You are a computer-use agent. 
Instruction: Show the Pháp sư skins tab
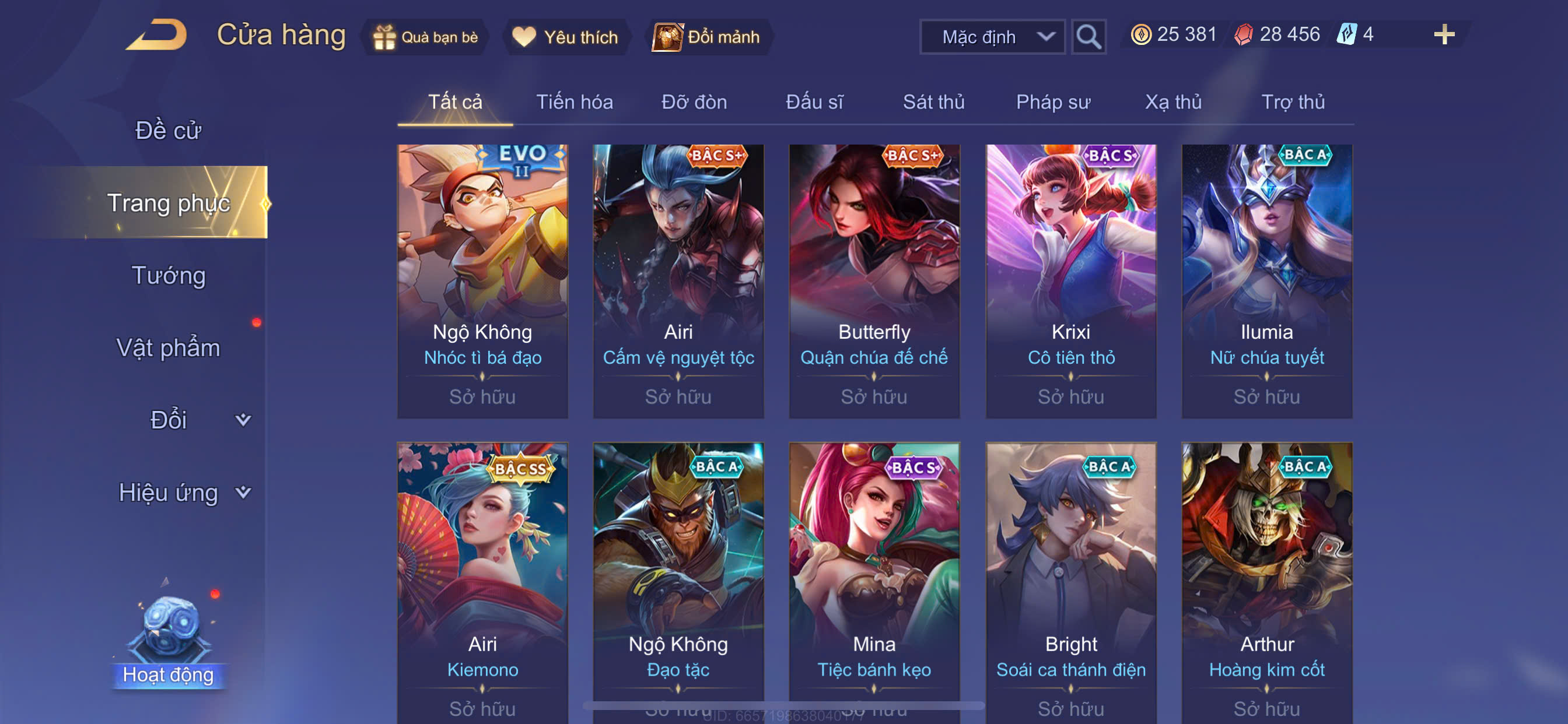pyautogui.click(x=1052, y=101)
